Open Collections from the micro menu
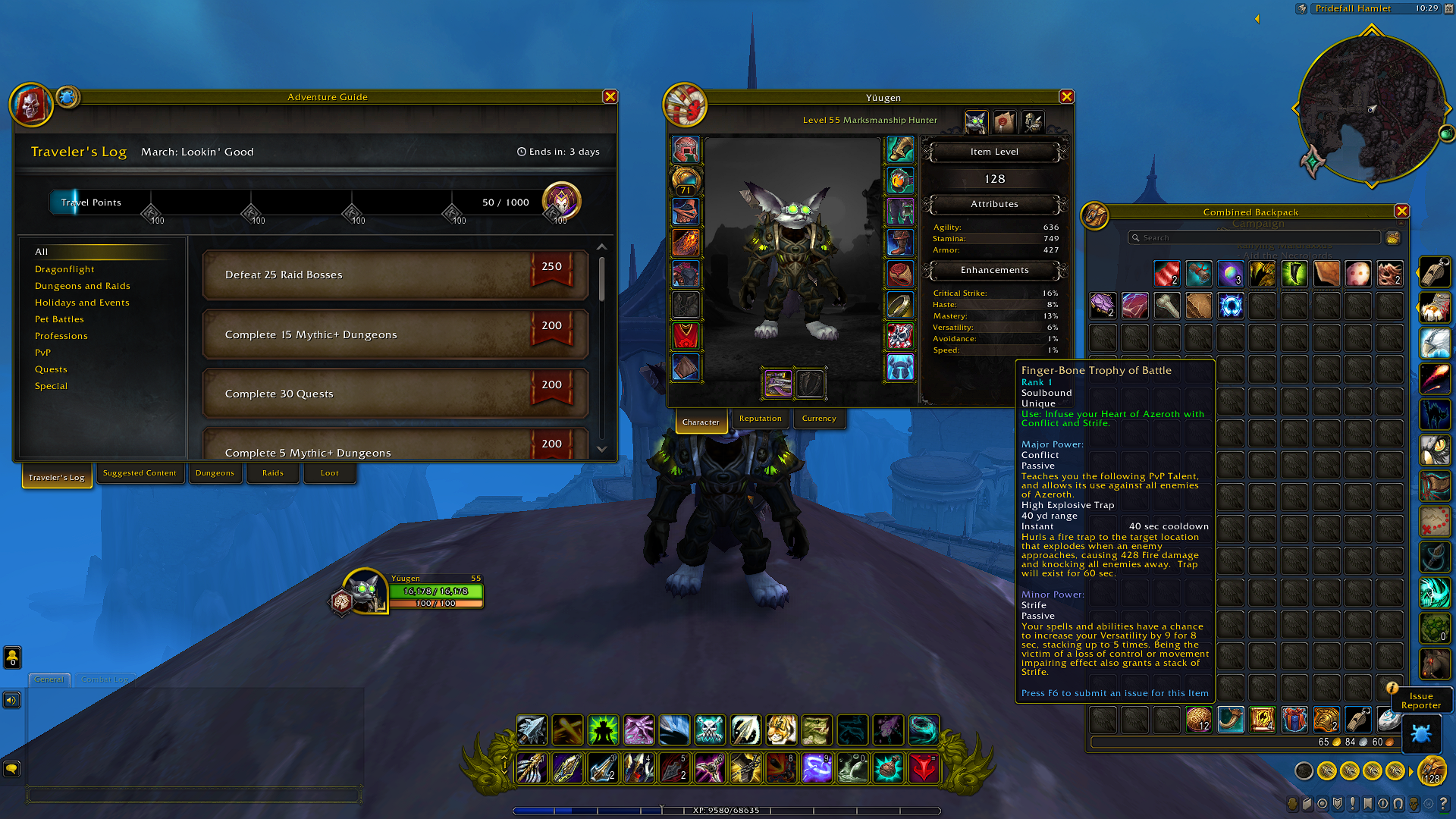The height and width of the screenshot is (819, 1456). (x=1398, y=802)
